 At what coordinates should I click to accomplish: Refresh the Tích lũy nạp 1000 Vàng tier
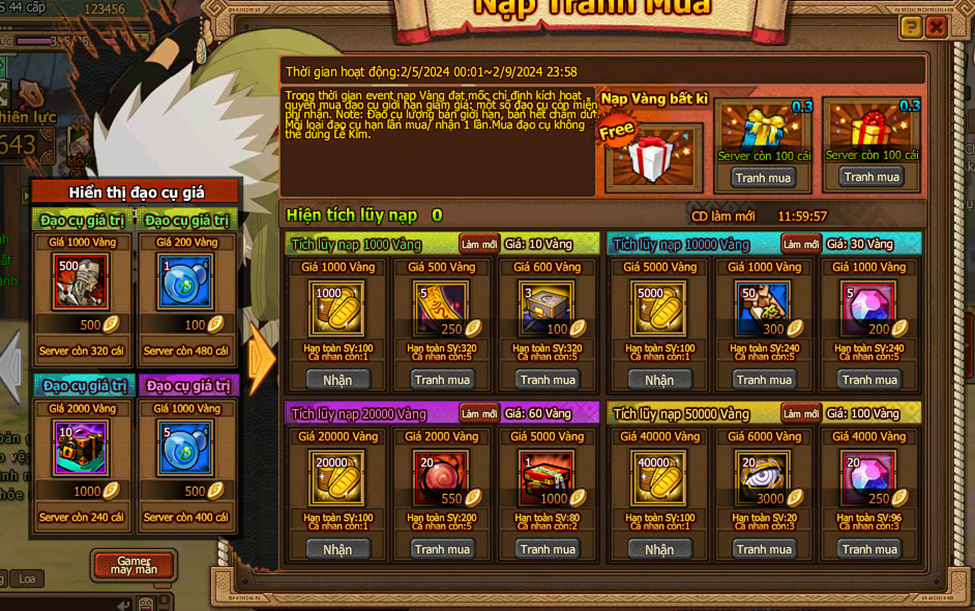478,245
